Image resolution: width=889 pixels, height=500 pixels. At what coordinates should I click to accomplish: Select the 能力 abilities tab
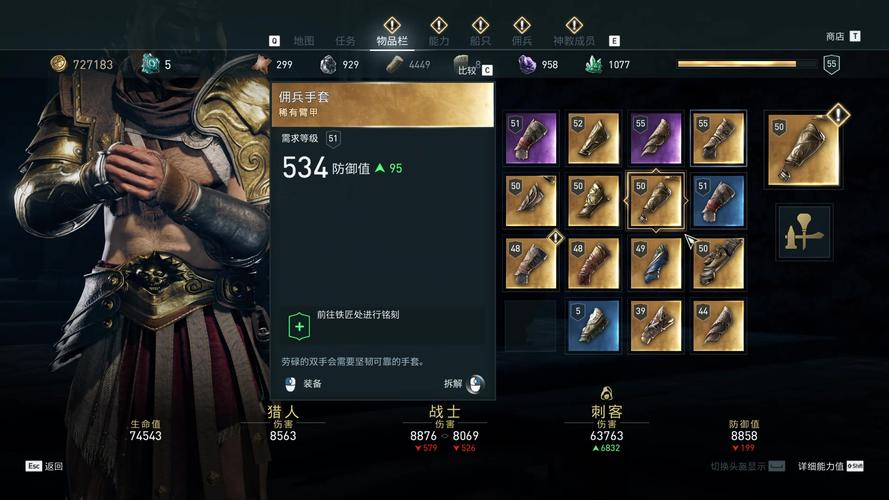[x=439, y=41]
